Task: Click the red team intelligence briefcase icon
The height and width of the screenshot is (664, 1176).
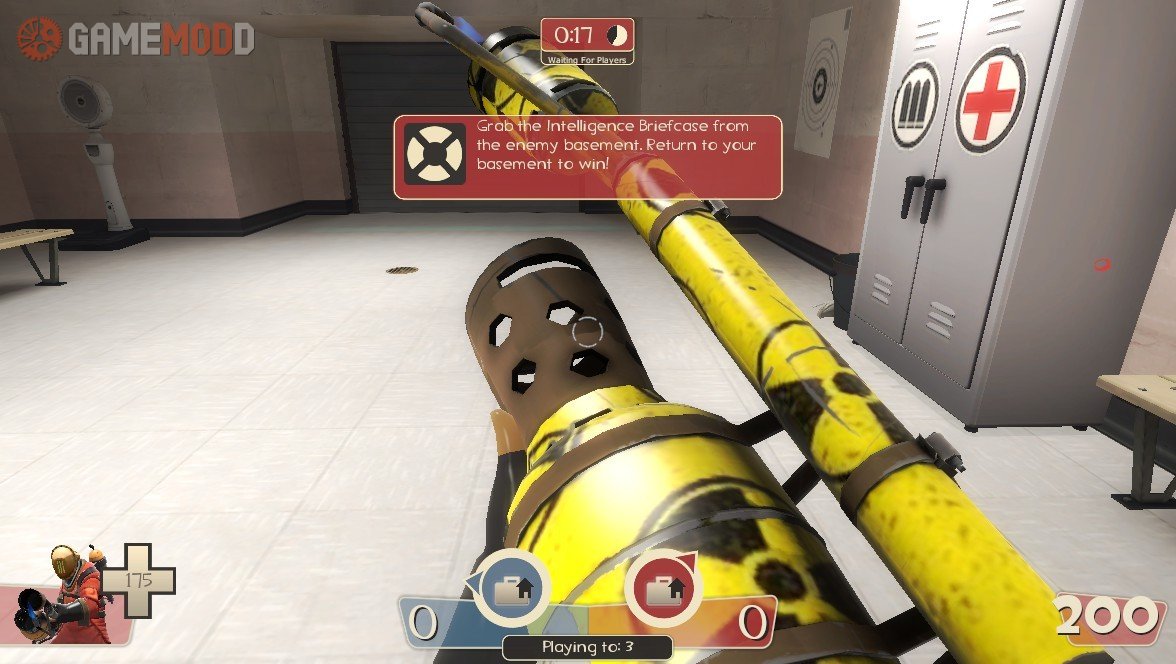Action: pos(662,589)
